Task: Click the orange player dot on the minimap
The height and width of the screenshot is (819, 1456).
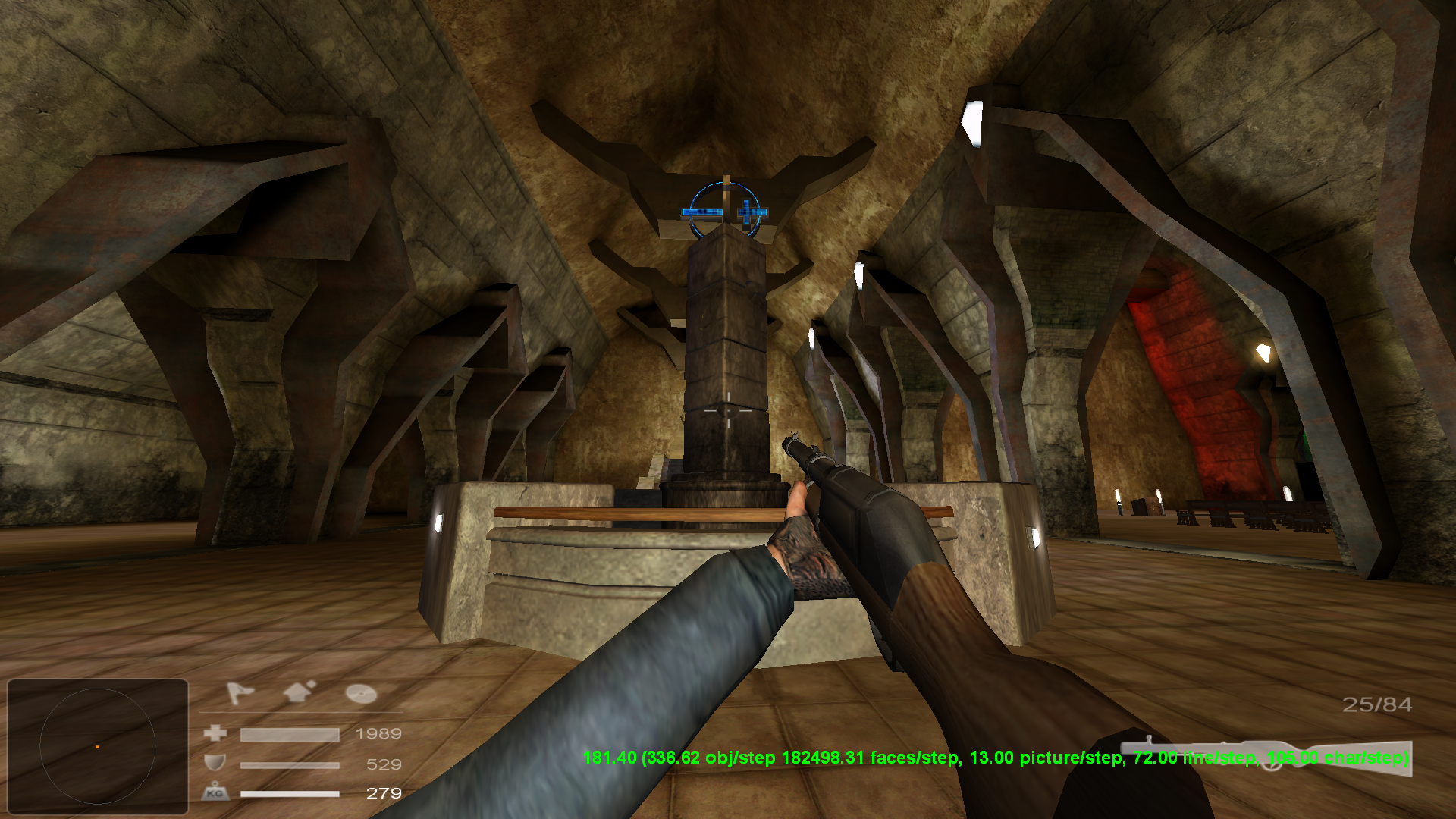Action: click(x=99, y=748)
